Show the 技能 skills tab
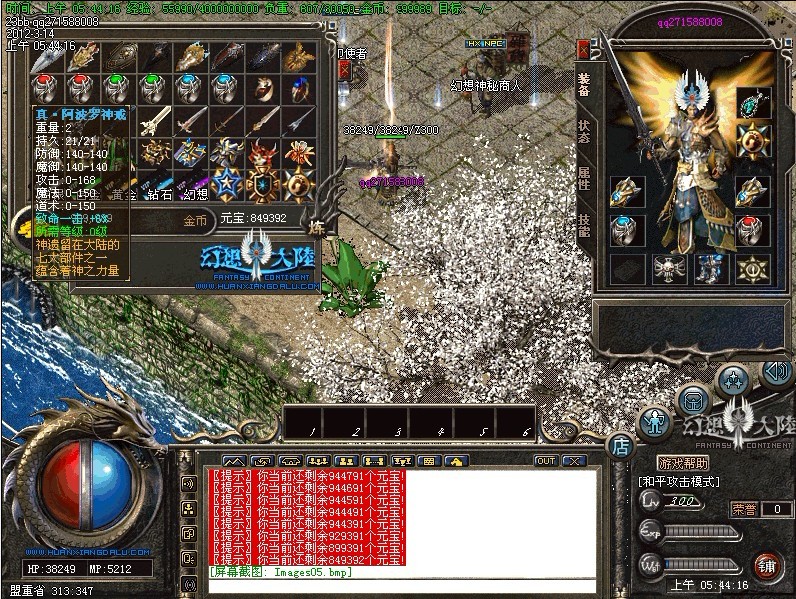 (x=584, y=226)
